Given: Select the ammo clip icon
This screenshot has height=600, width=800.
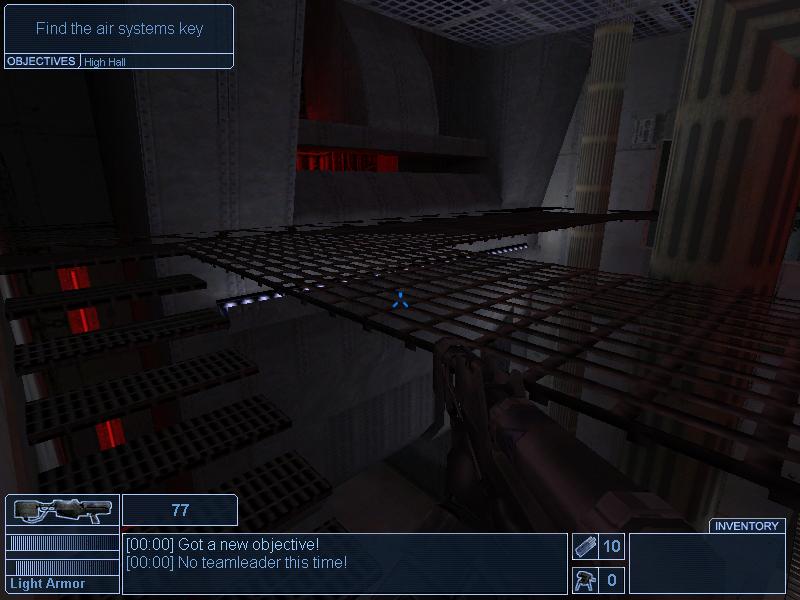Looking at the screenshot, I should (x=585, y=546).
